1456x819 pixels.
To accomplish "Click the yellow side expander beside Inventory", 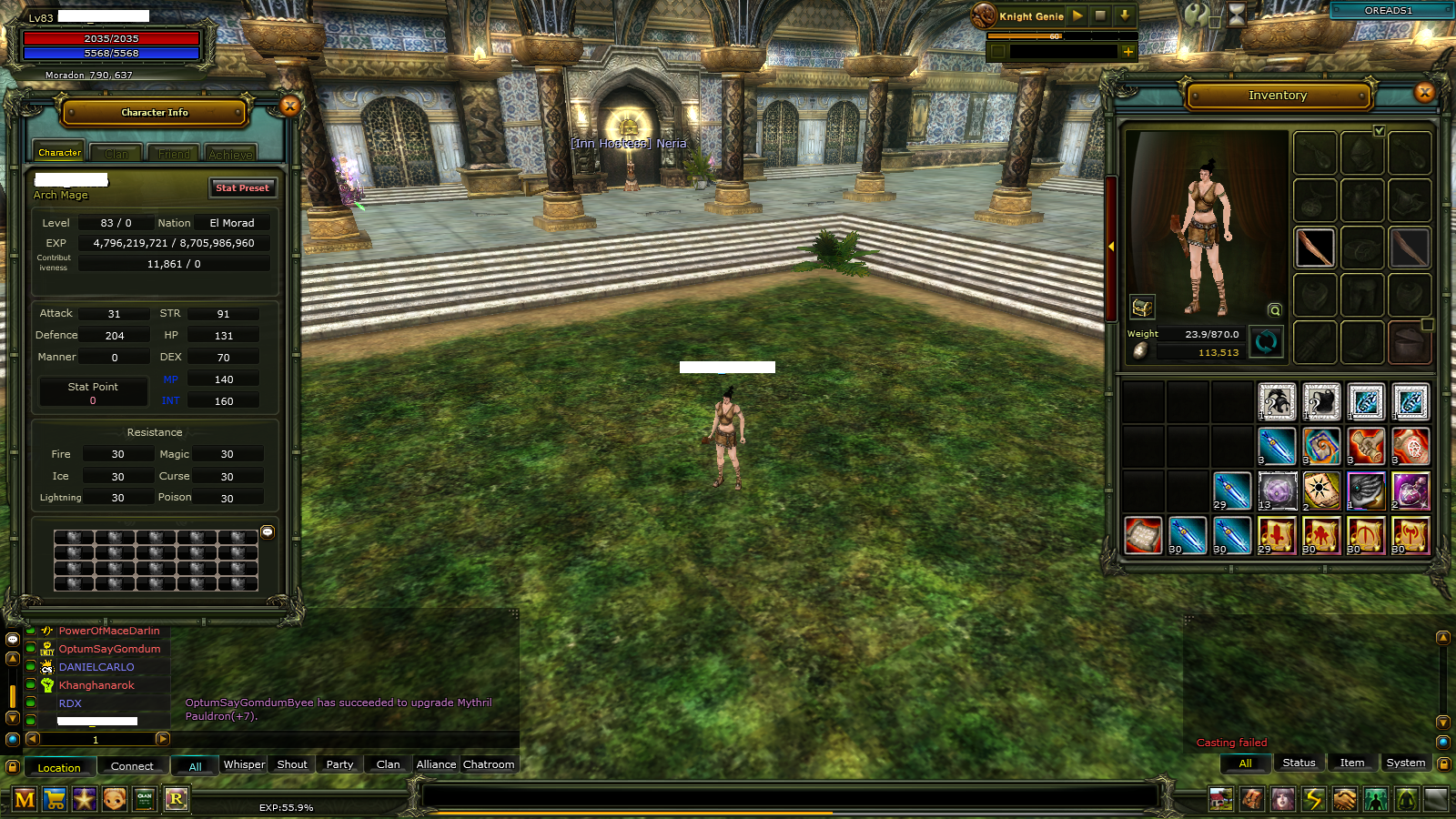I will pyautogui.click(x=1113, y=246).
